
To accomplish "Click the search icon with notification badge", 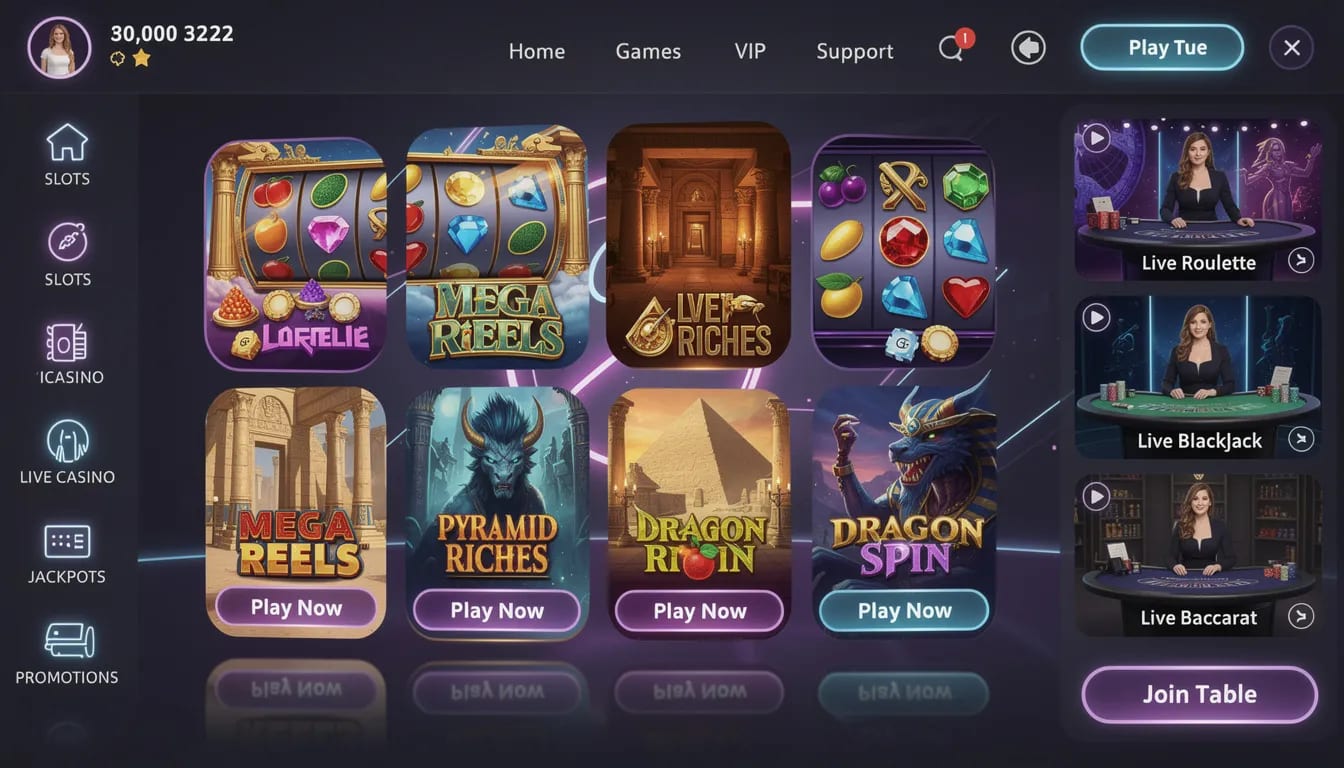I will pyautogui.click(x=951, y=48).
